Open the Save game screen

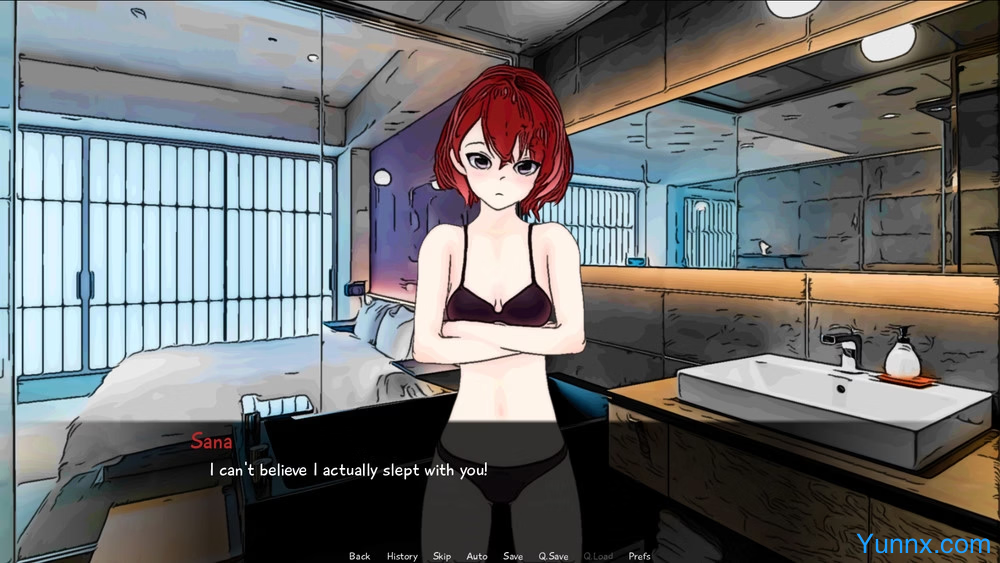(x=513, y=556)
